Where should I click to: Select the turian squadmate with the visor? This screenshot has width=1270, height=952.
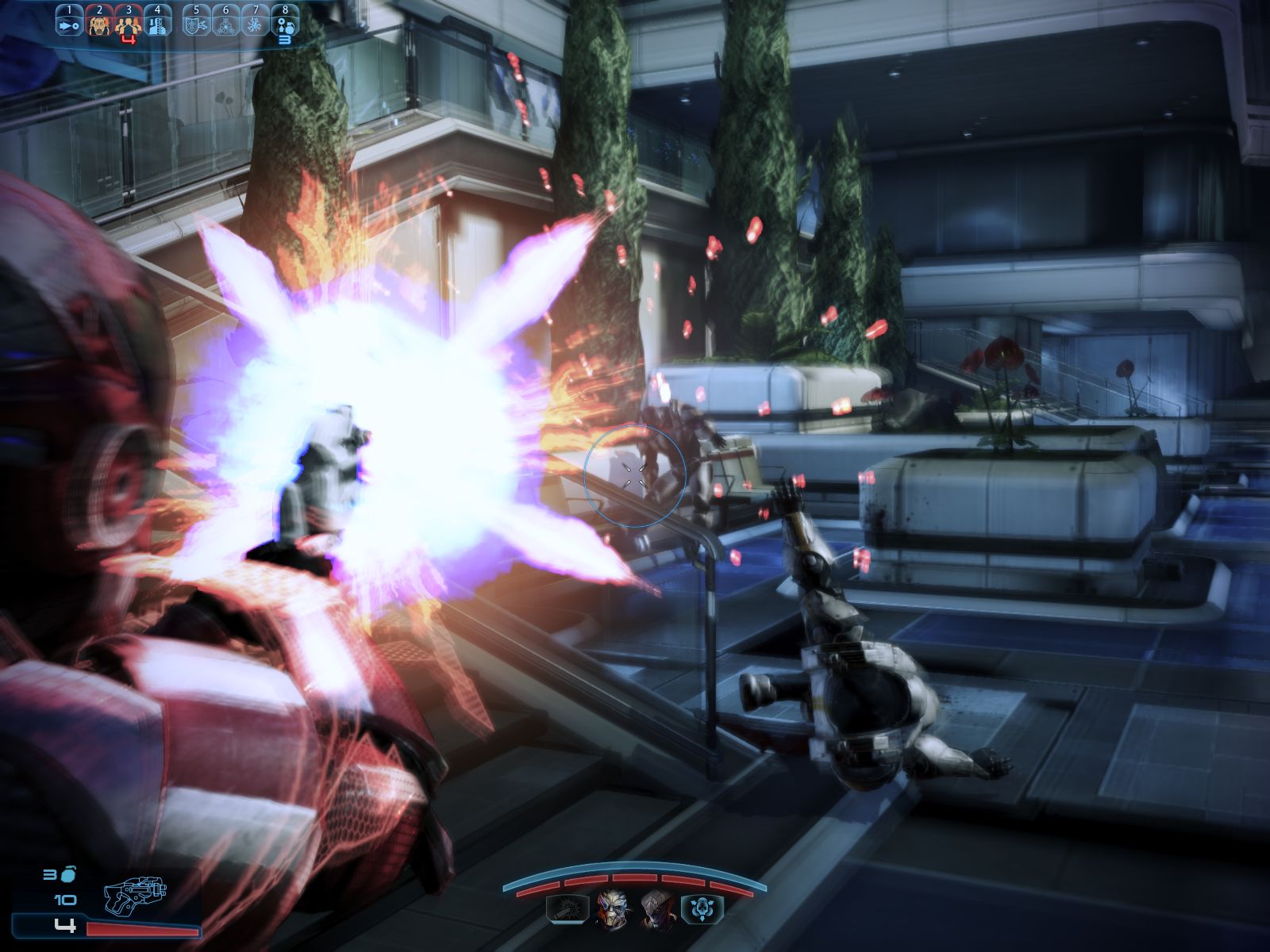[x=612, y=909]
